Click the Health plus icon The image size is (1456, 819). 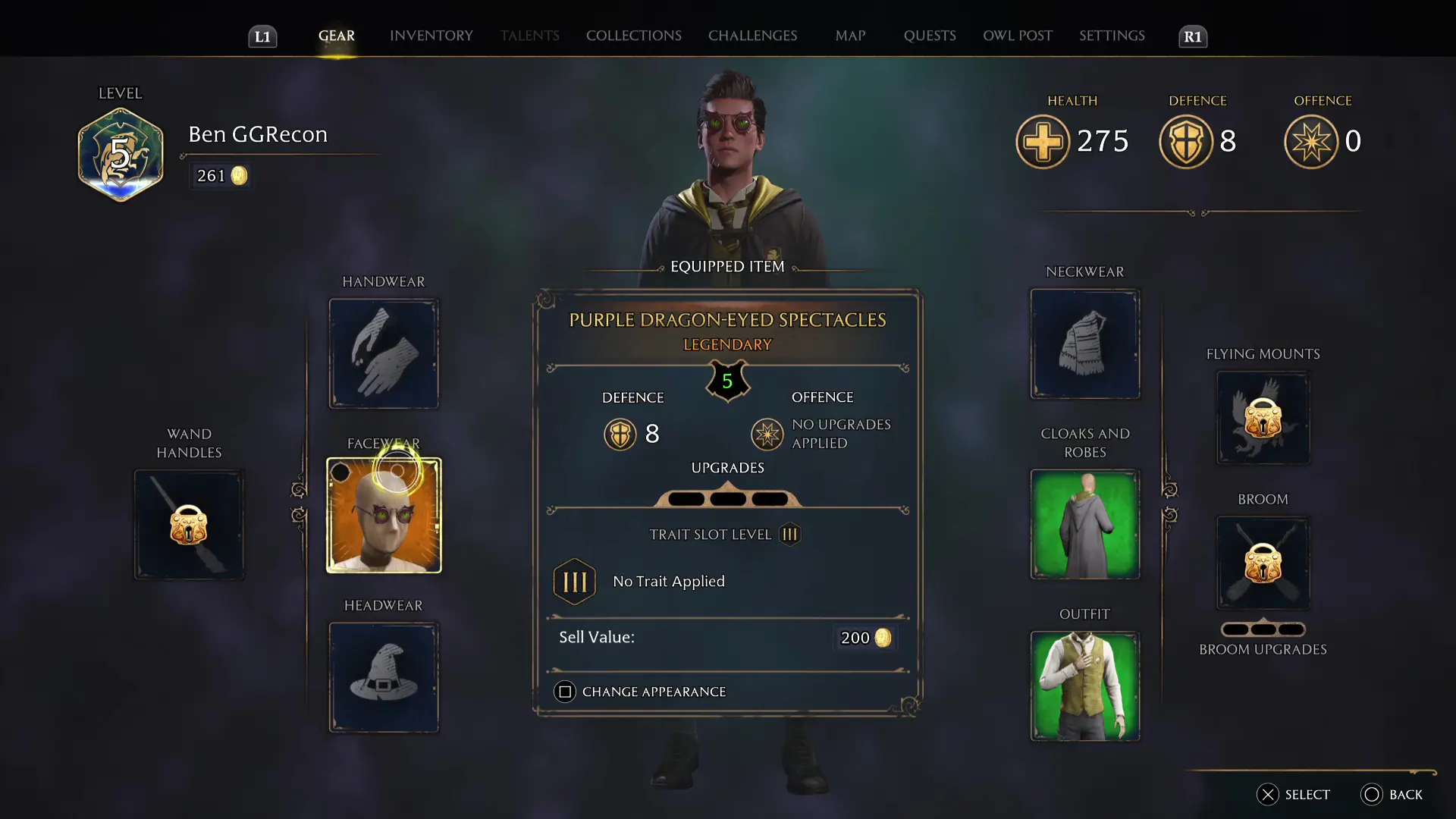point(1043,141)
